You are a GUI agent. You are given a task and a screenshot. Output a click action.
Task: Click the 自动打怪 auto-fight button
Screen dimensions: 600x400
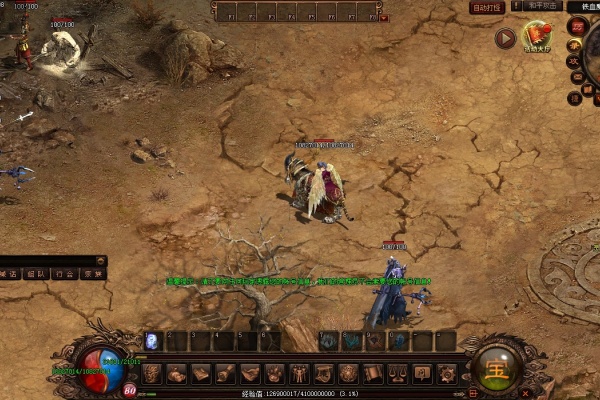[486, 8]
